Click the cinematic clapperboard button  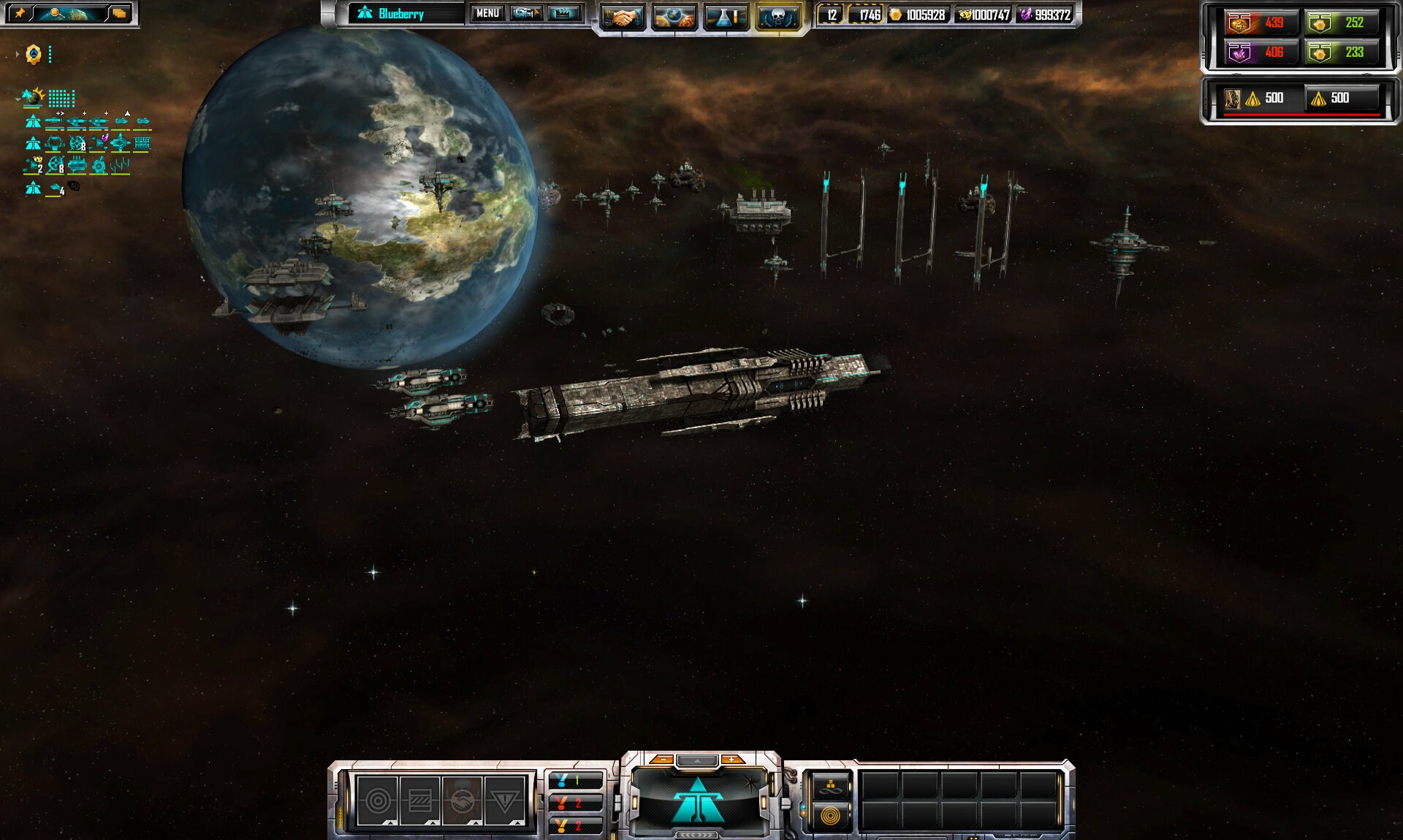(563, 13)
